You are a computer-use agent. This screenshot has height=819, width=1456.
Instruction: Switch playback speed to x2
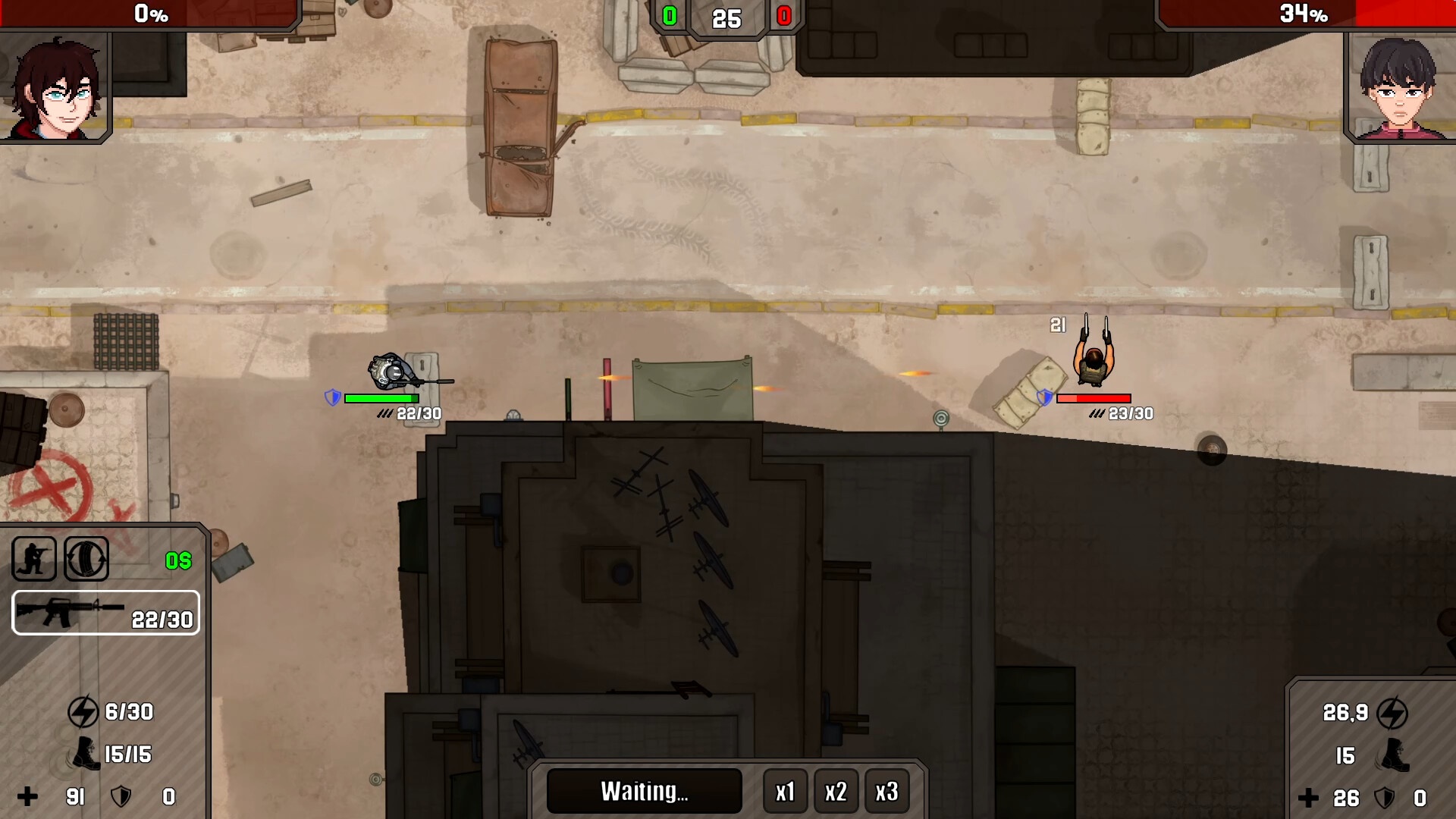(x=836, y=792)
